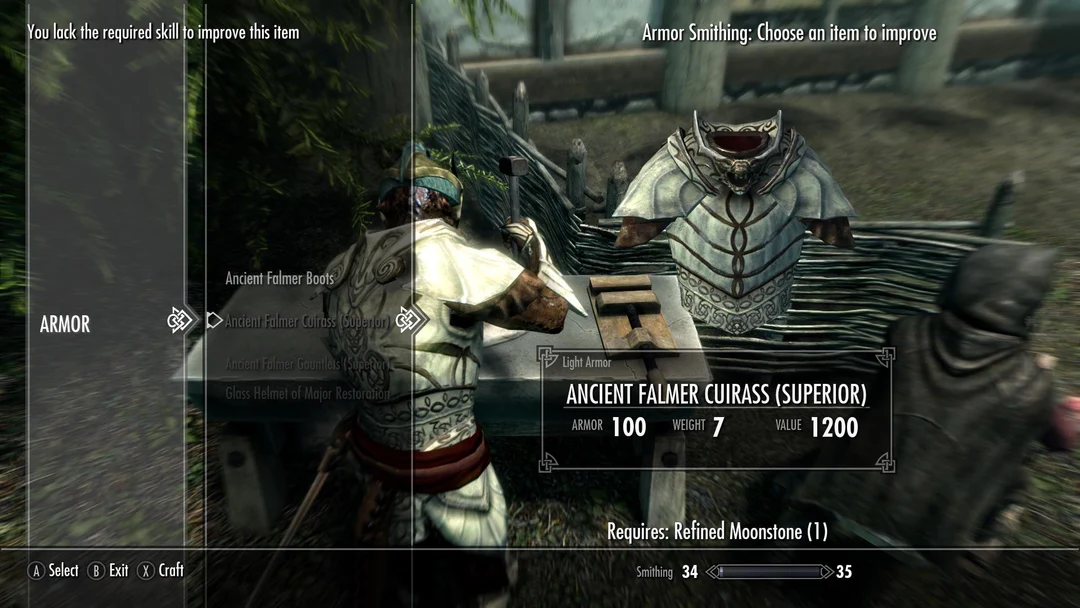The width and height of the screenshot is (1080, 608).
Task: Select the ARMOR category
Action: (x=65, y=324)
